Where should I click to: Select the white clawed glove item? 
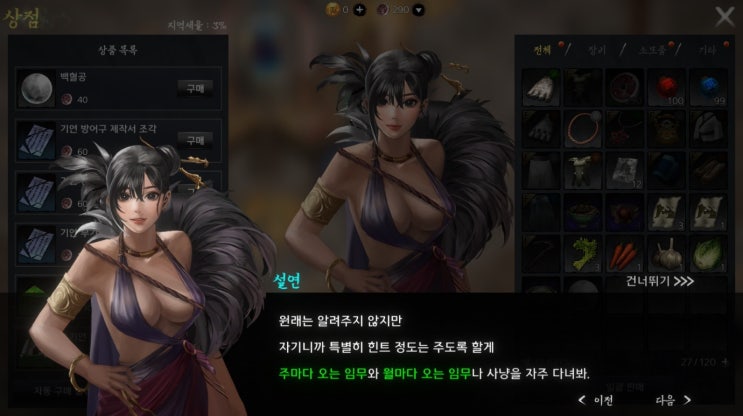pyautogui.click(x=542, y=87)
